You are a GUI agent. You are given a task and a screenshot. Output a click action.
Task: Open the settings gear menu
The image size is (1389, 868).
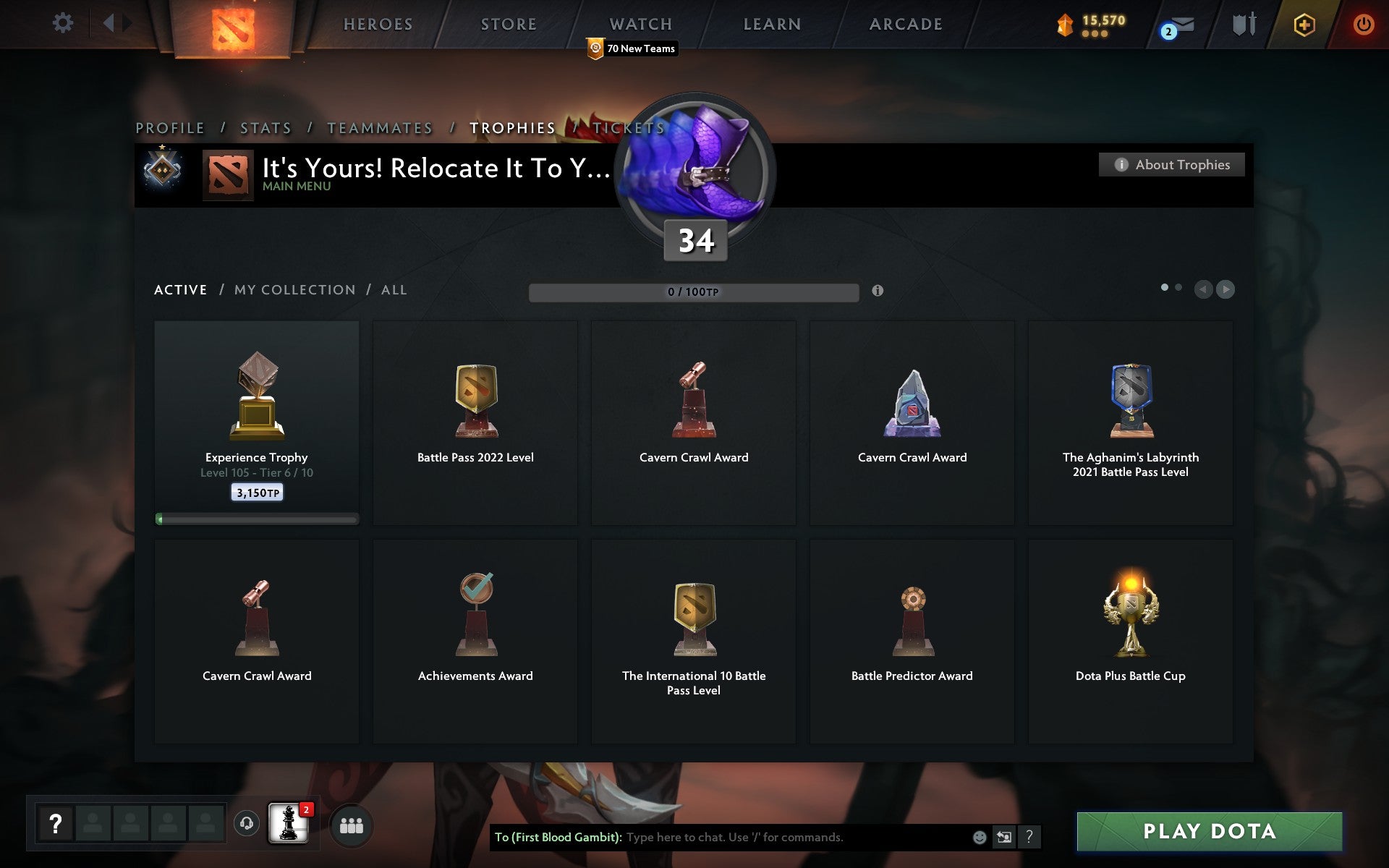64,23
